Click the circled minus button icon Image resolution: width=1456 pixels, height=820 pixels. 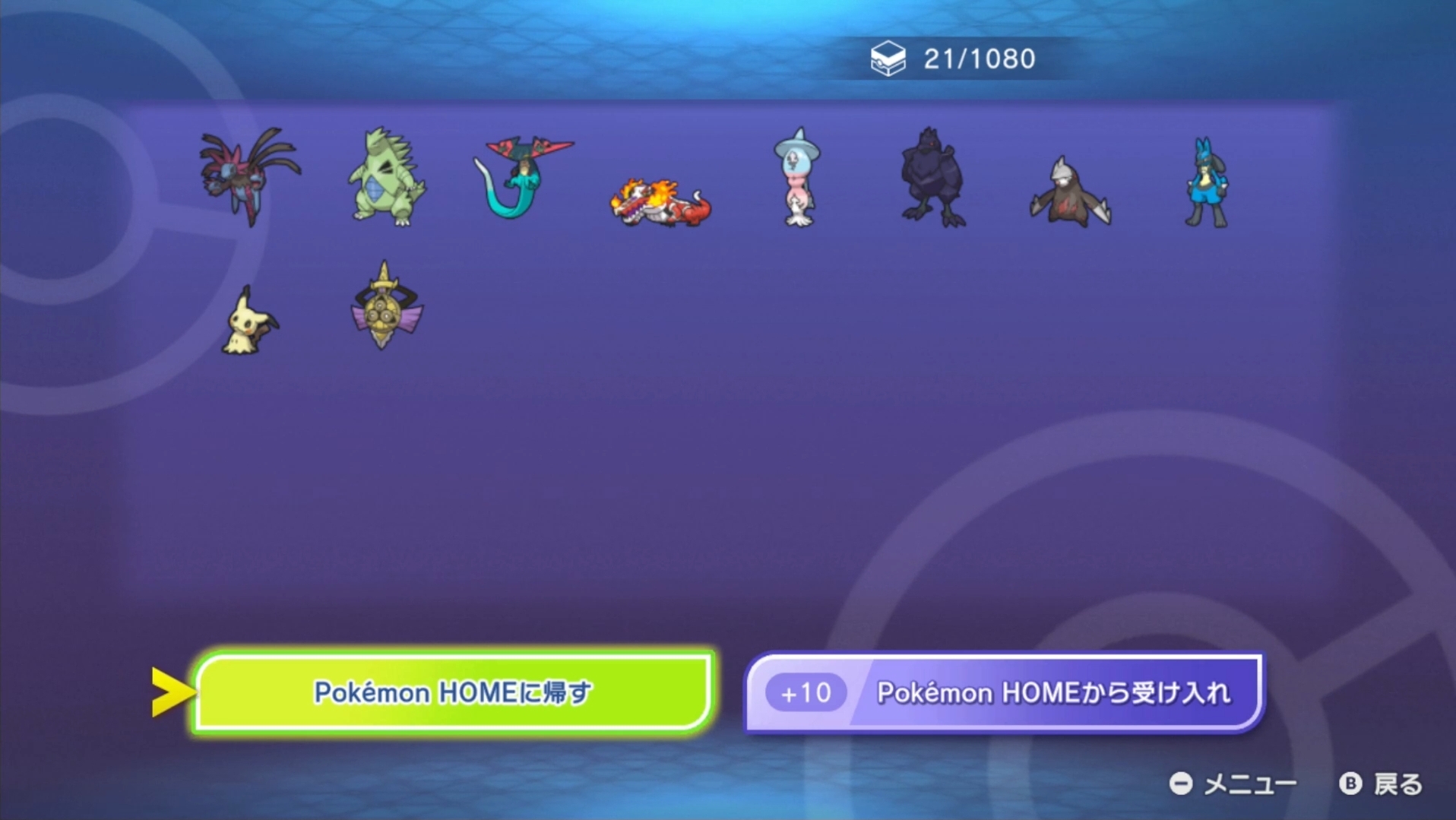click(1183, 783)
